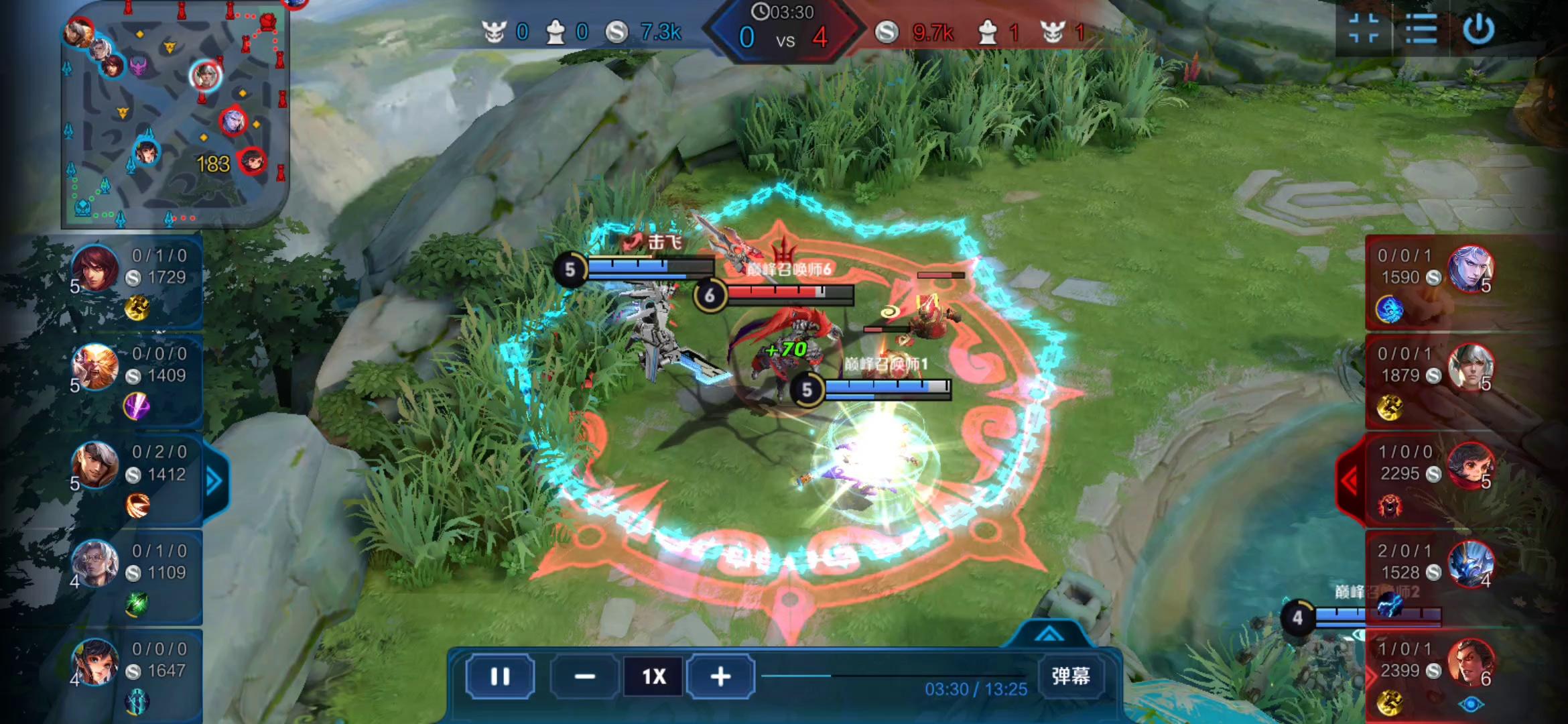Expand the red team panel arrow
Image resolution: width=1568 pixels, height=724 pixels.
[1349, 480]
